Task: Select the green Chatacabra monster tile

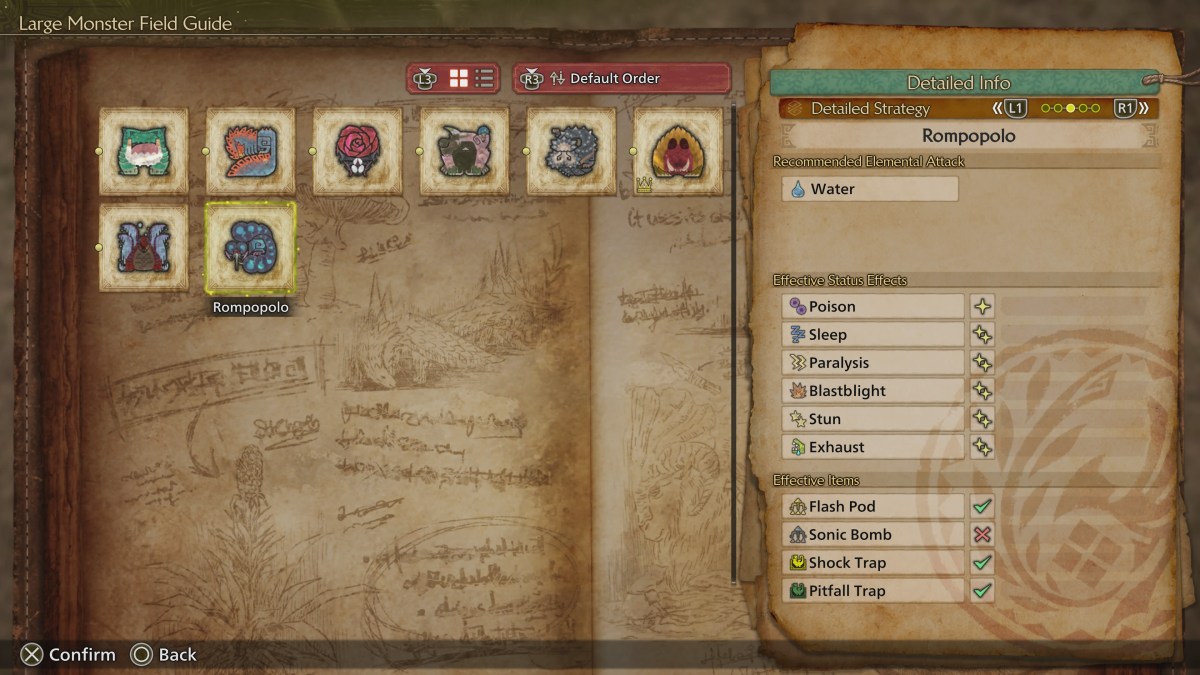Action: [x=144, y=151]
